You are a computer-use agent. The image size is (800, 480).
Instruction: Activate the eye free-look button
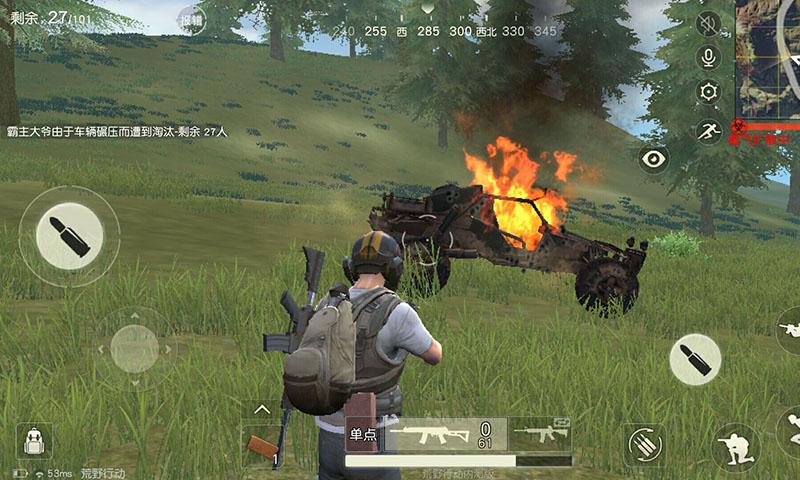(x=654, y=159)
